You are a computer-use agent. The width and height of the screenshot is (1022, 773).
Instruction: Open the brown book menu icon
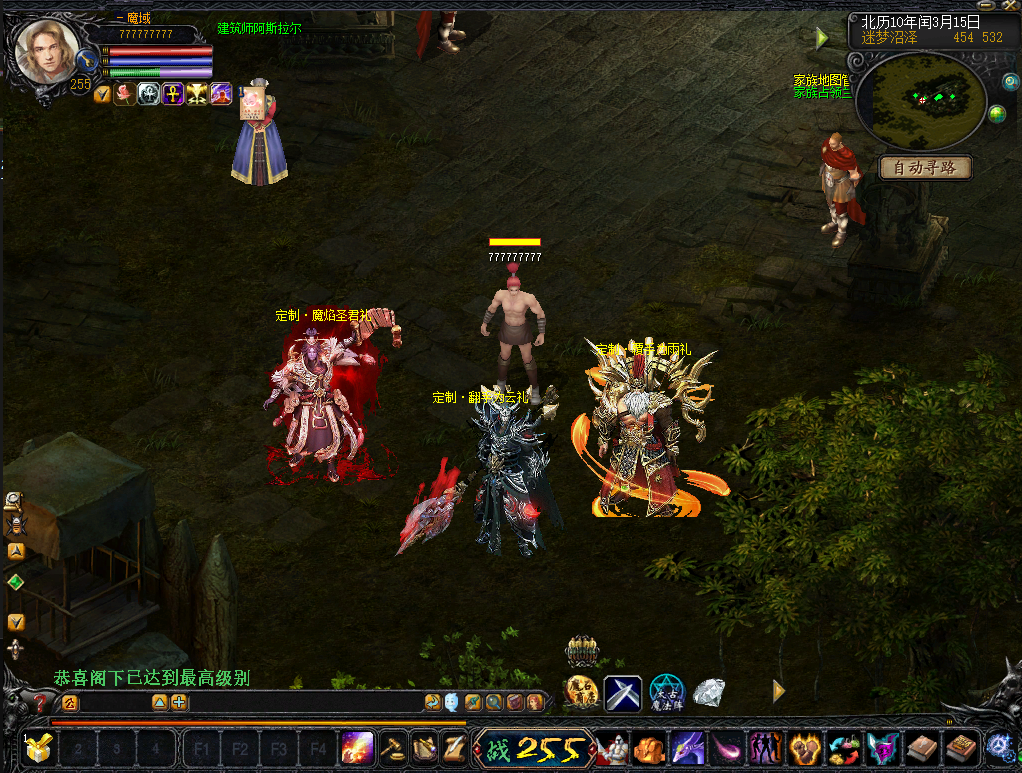tap(921, 747)
